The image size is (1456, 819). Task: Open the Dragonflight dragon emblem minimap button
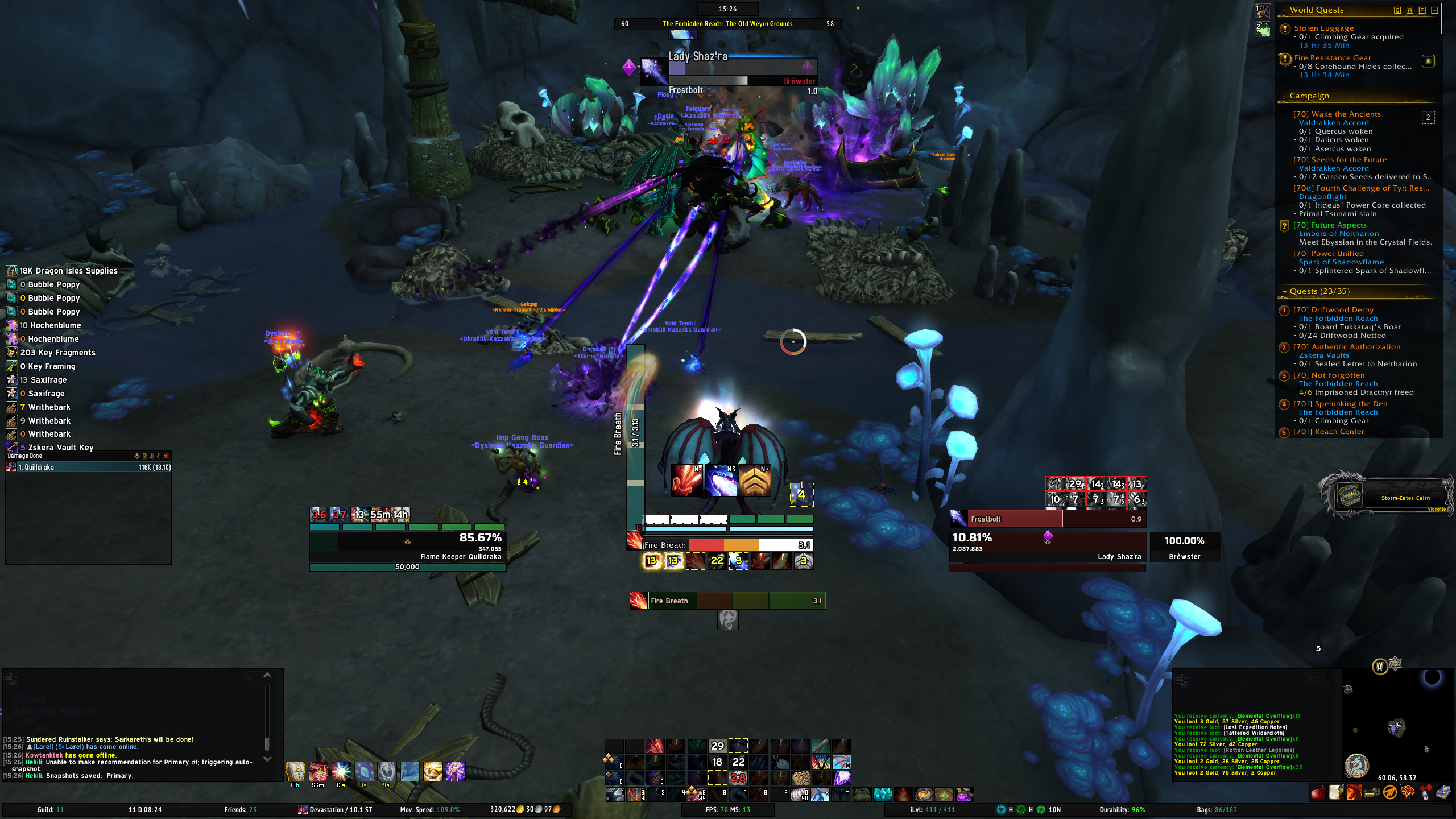[1357, 766]
